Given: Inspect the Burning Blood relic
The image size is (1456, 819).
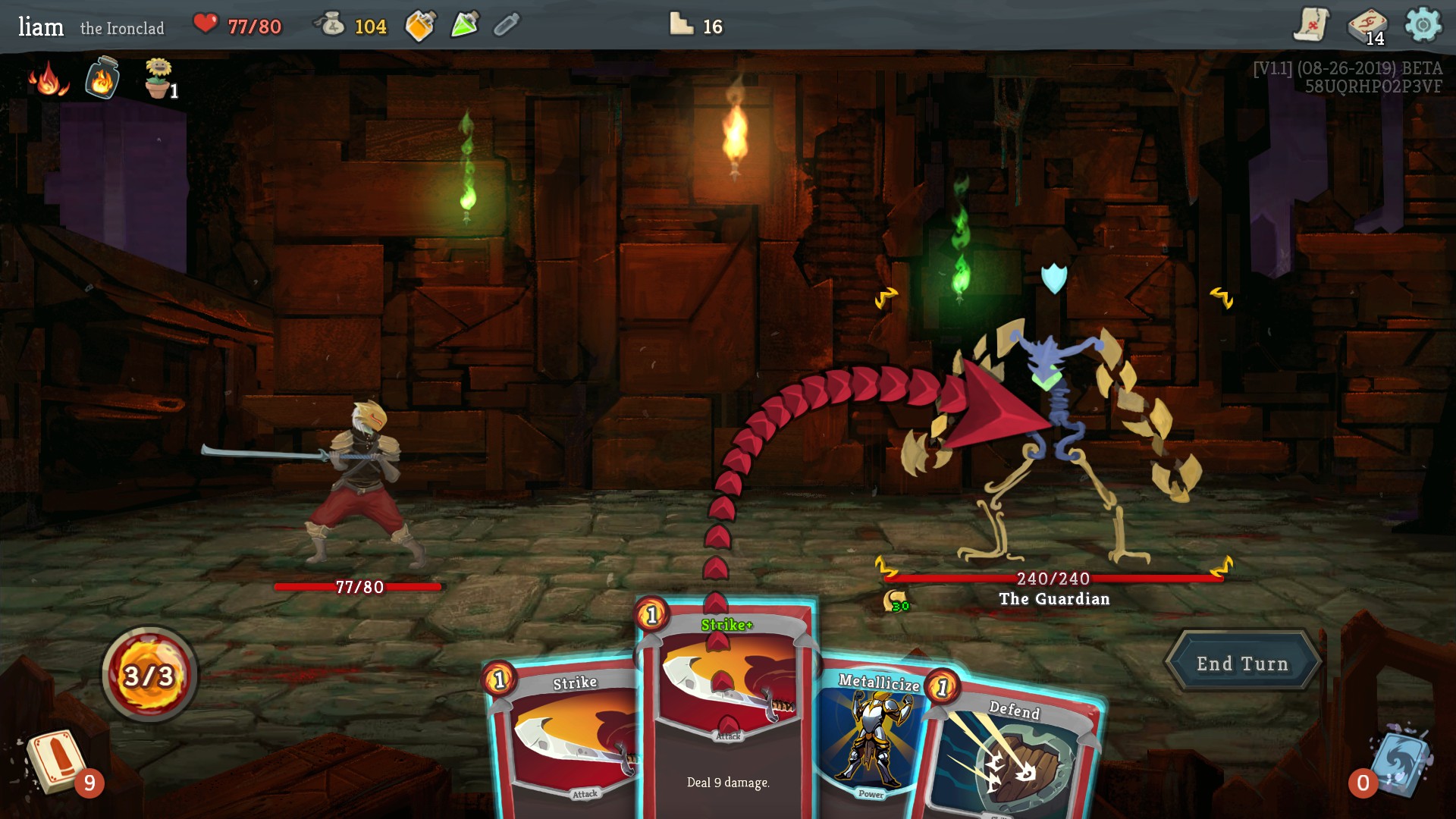Looking at the screenshot, I should click(x=49, y=79).
